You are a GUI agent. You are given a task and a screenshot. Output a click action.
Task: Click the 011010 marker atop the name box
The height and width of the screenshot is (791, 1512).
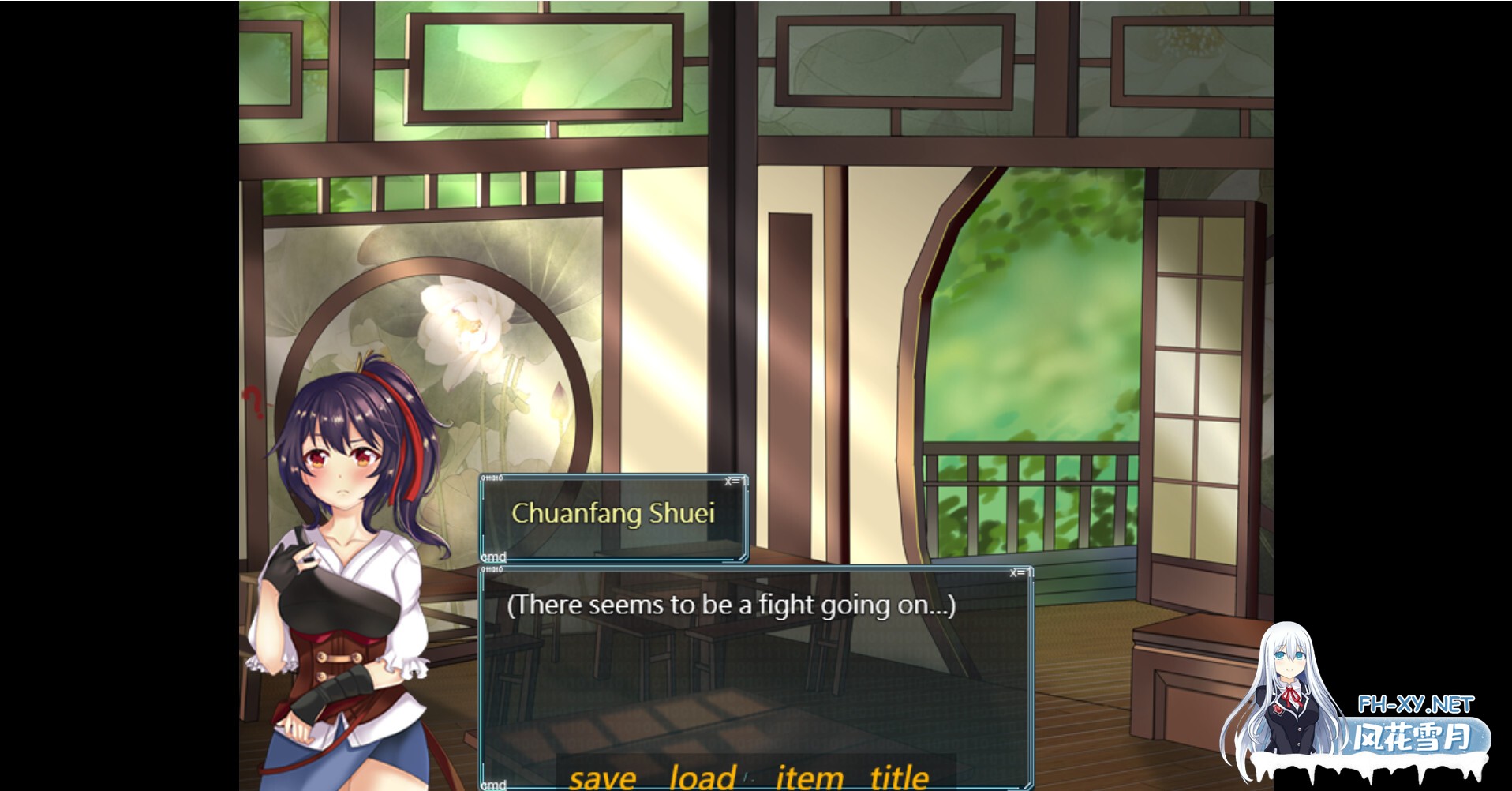pyautogui.click(x=492, y=478)
